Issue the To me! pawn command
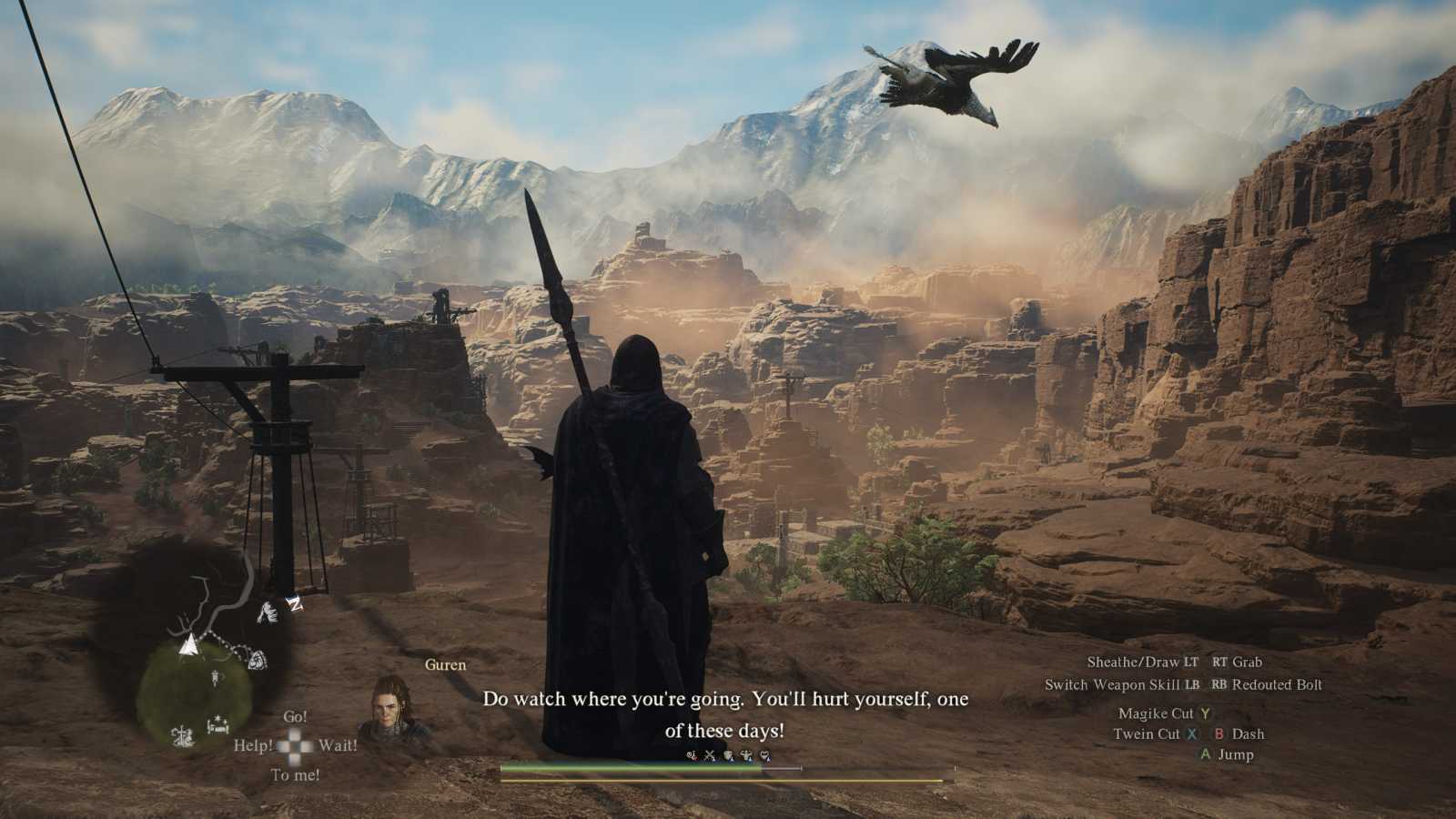Screen dimensions: 1456x819 294,774
